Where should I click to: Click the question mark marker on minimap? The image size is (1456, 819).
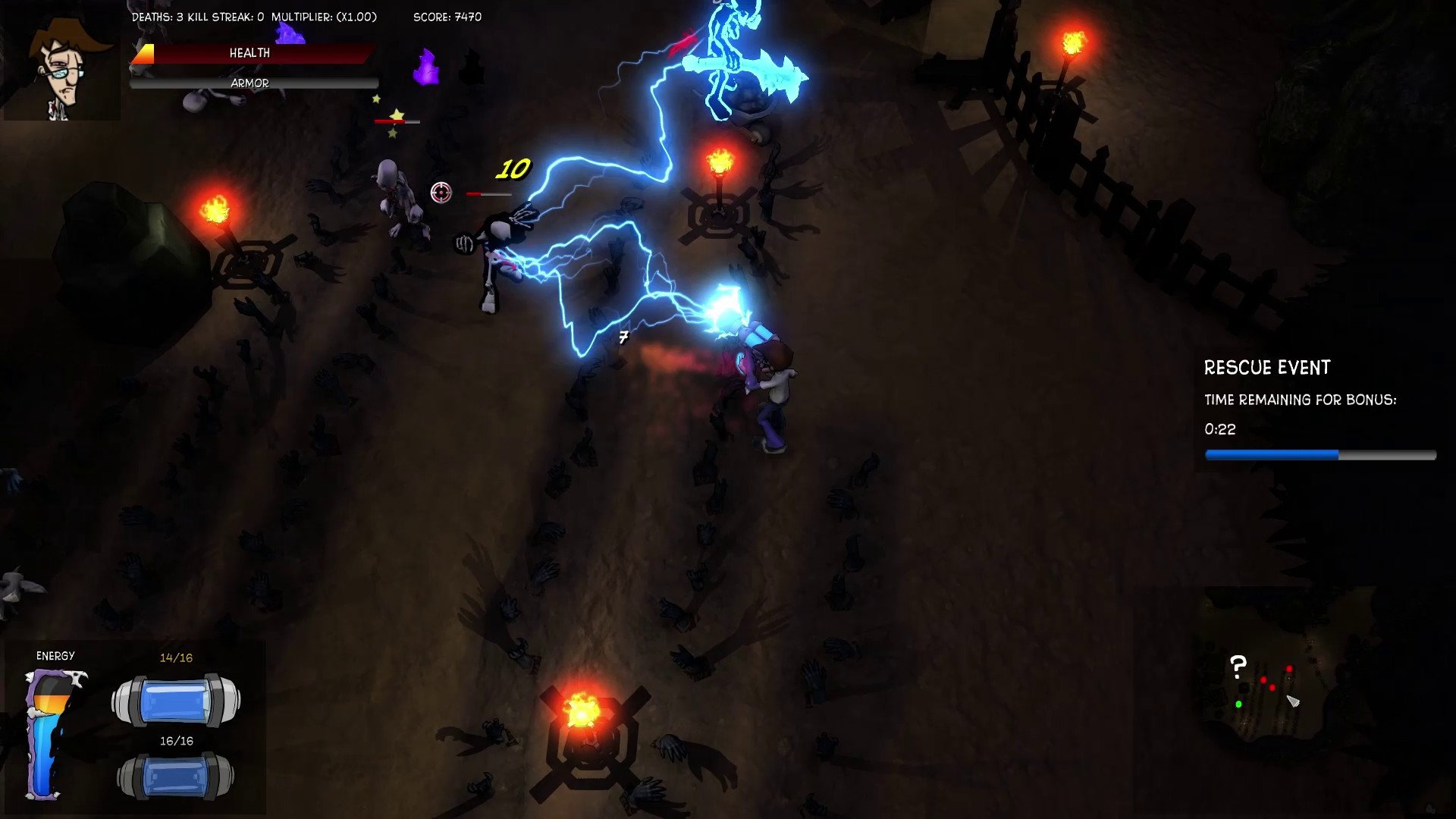[1238, 667]
